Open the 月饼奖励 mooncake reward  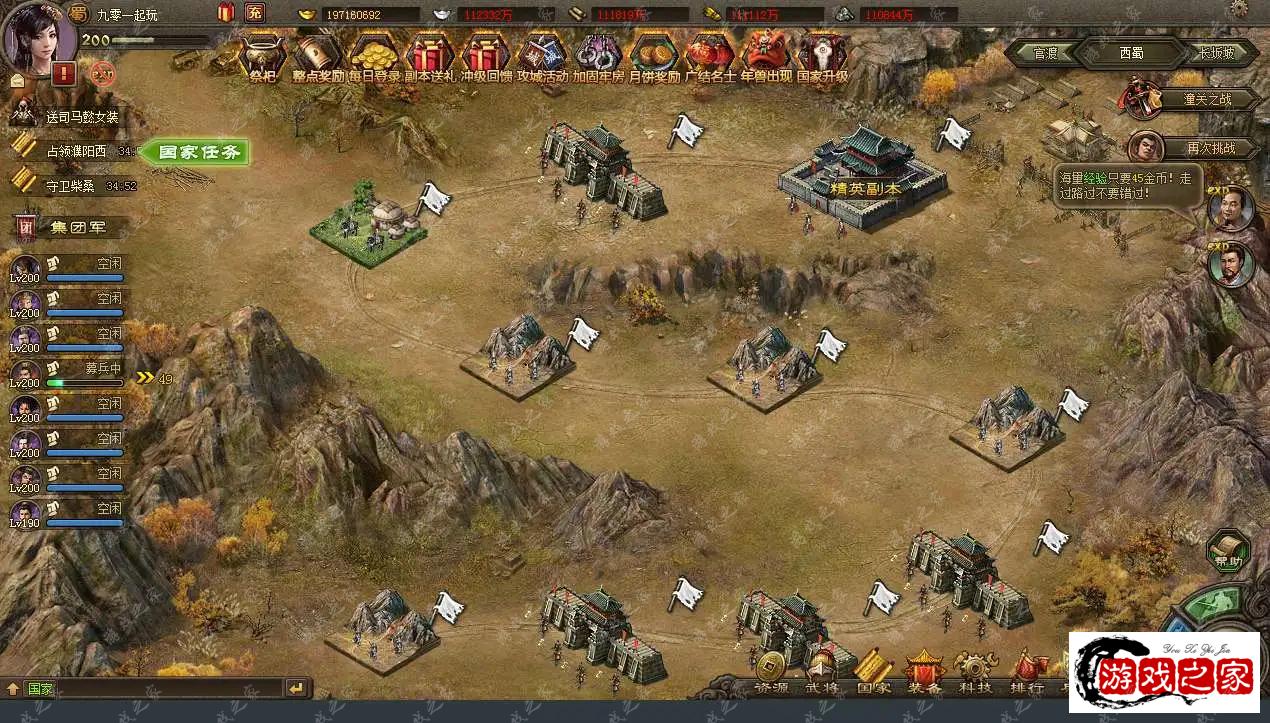pyautogui.click(x=654, y=55)
